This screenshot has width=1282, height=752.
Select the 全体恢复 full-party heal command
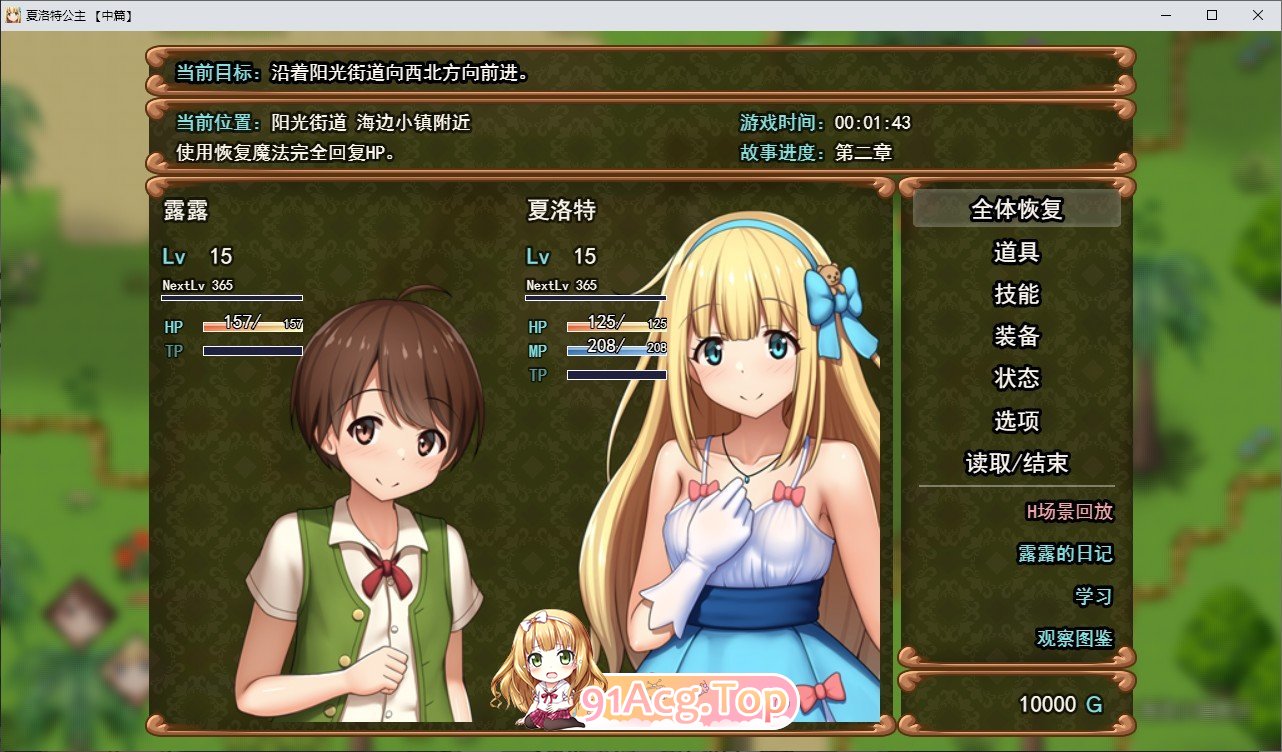tap(1017, 209)
